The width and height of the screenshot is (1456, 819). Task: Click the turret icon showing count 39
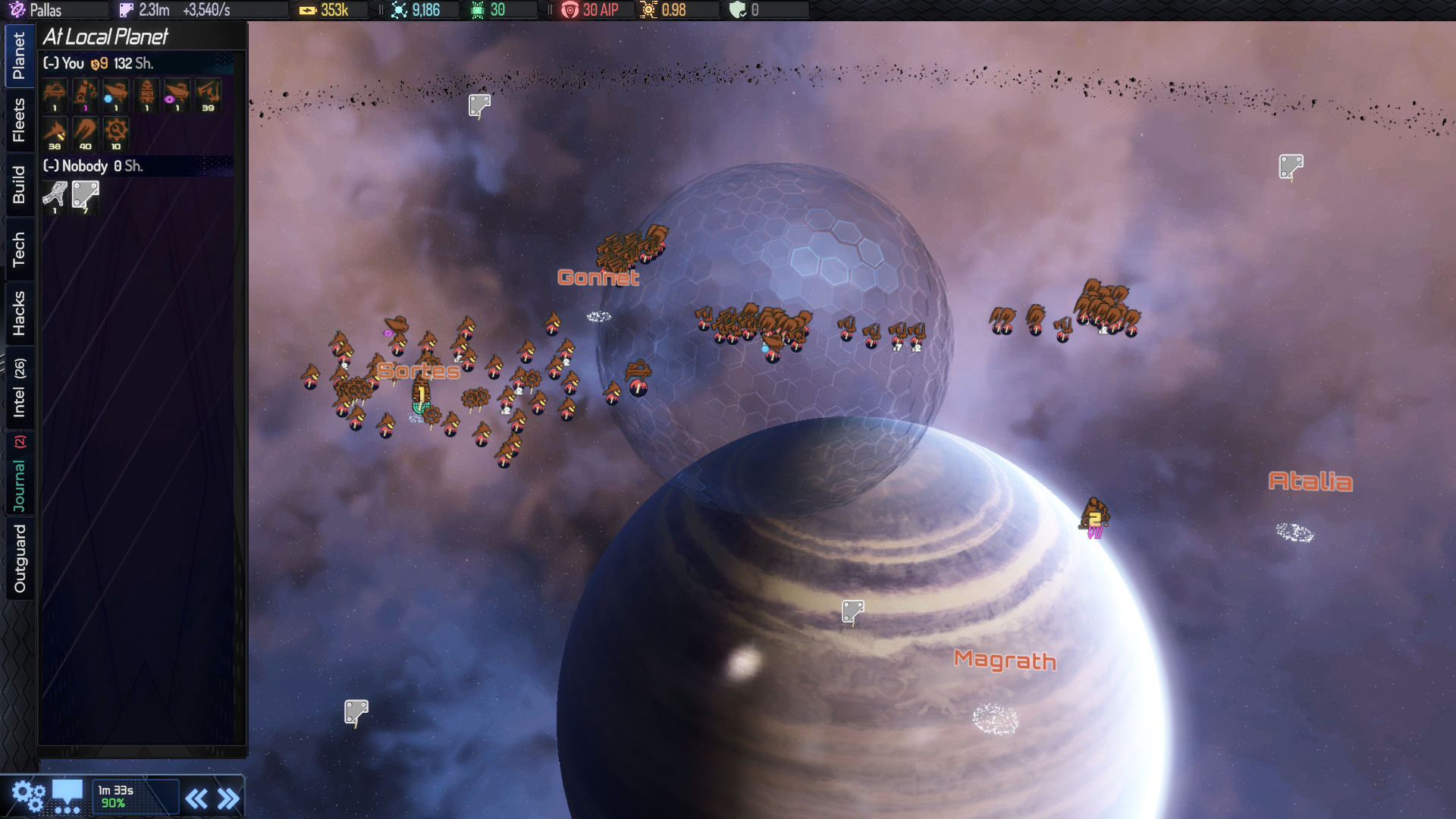tap(208, 95)
